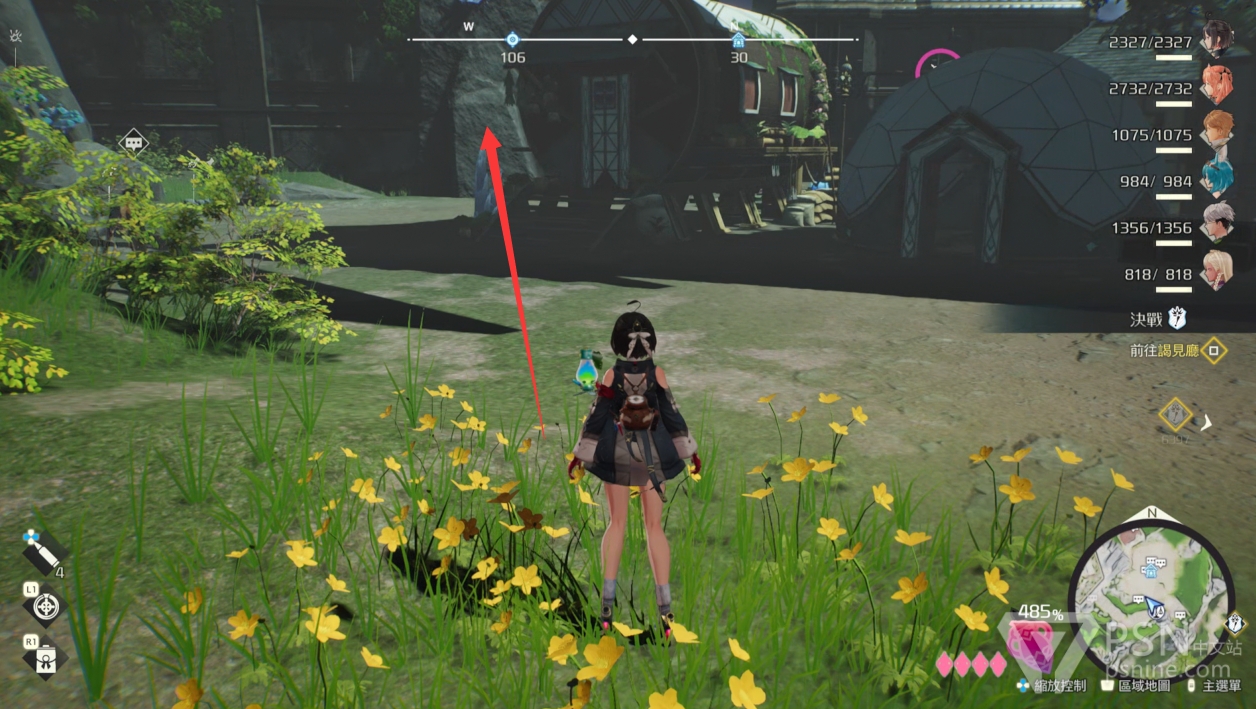The height and width of the screenshot is (709, 1256).
Task: Open the 主選單 main menu
Action: pyautogui.click(x=1214, y=687)
